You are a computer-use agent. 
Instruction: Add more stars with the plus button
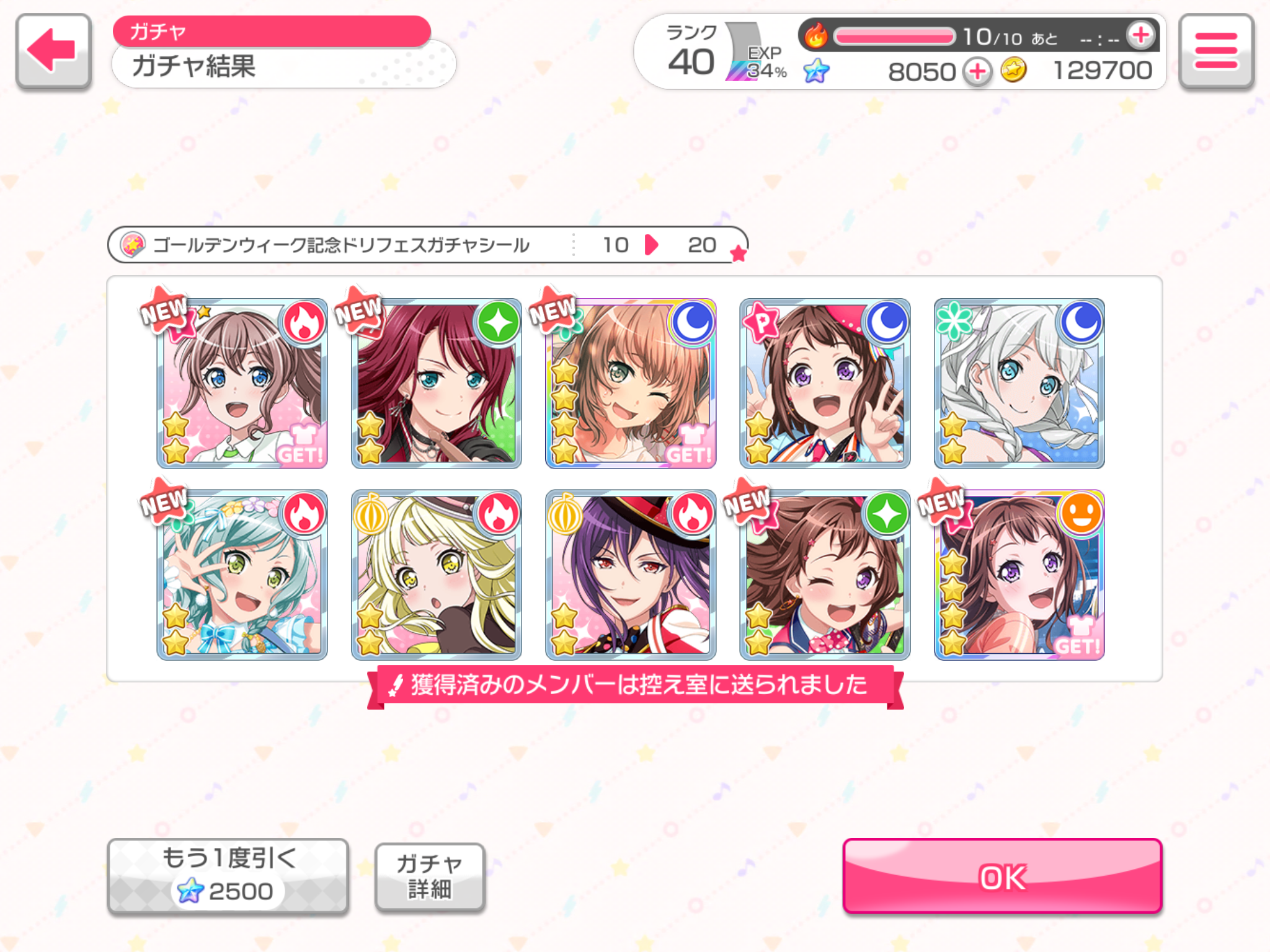pyautogui.click(x=977, y=72)
